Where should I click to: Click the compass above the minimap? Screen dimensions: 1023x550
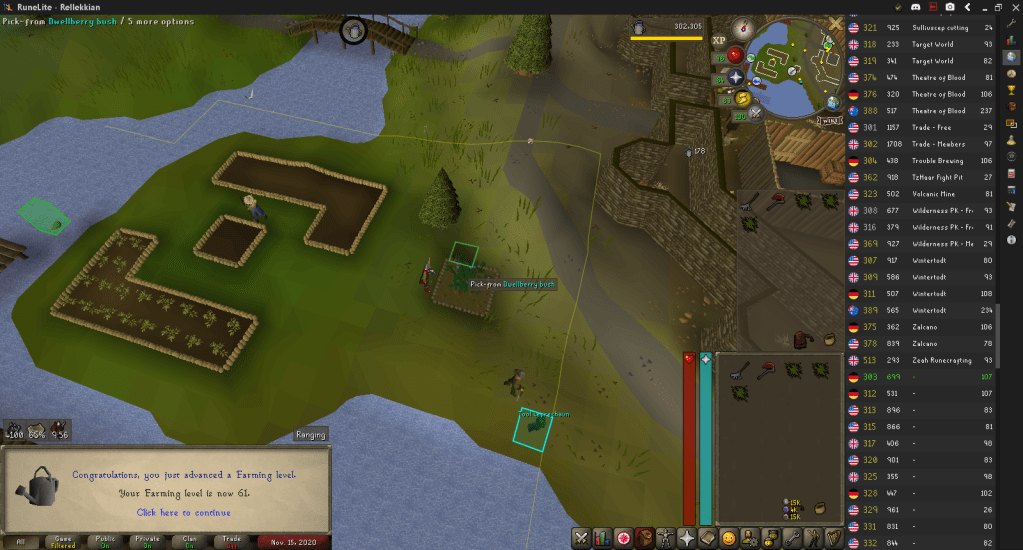click(x=741, y=29)
